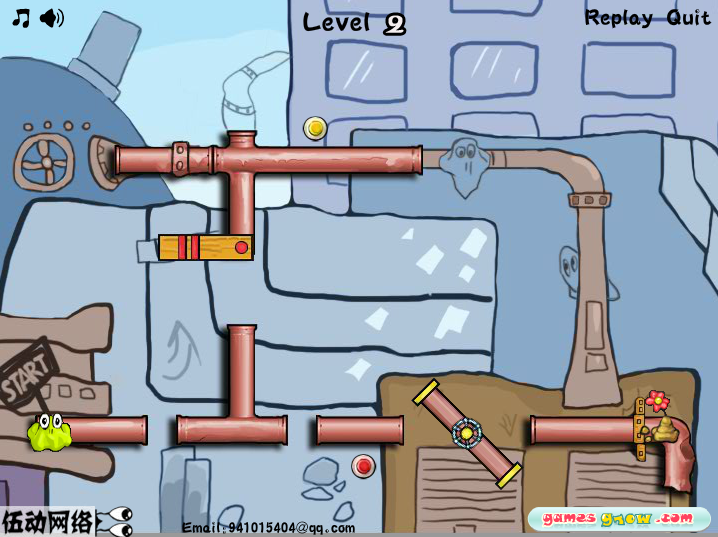Open the gamesgrow.com logo link

(x=617, y=518)
